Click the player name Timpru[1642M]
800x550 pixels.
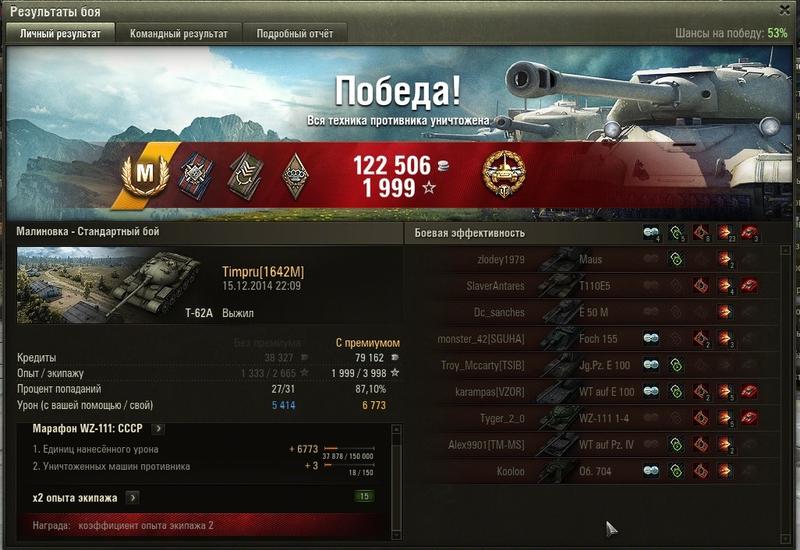coord(263,271)
